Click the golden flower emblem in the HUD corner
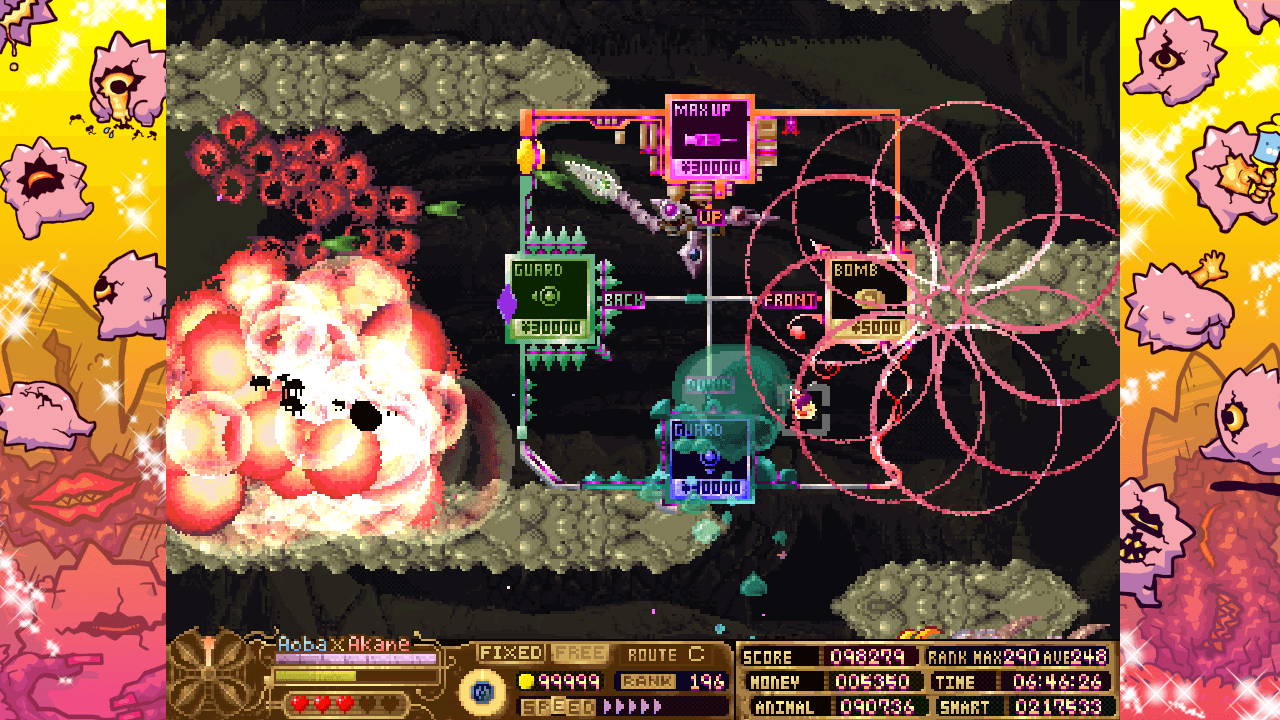Image resolution: width=1280 pixels, height=720 pixels. pyautogui.click(x=207, y=677)
